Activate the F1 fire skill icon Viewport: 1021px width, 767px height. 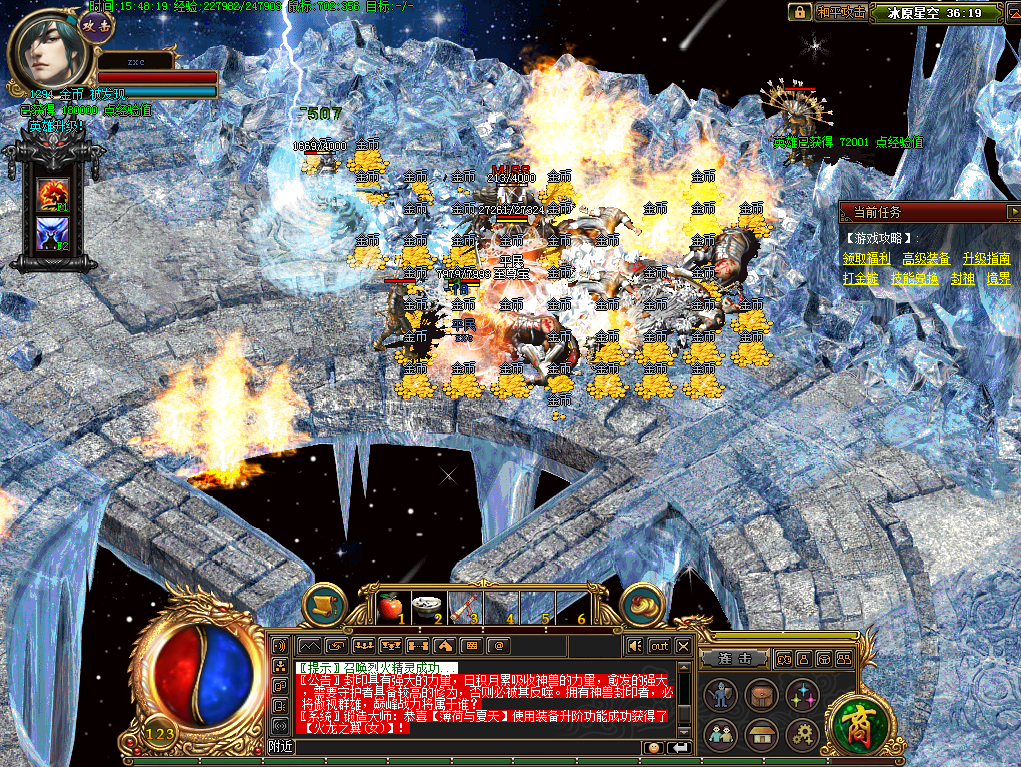[x=52, y=193]
